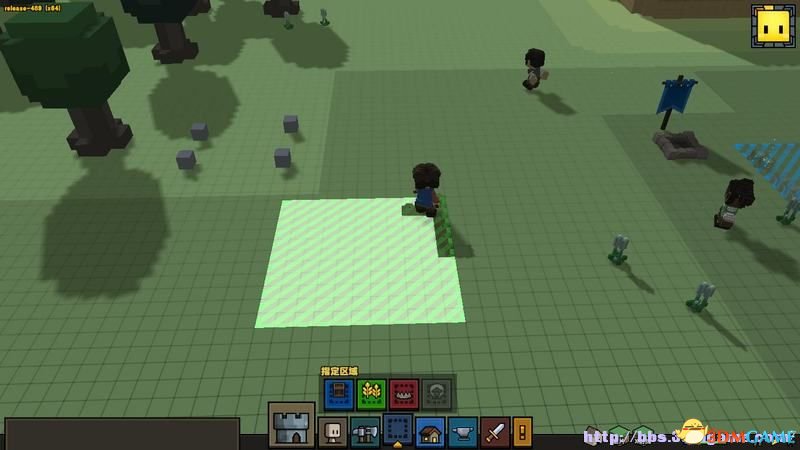Choose the red trapping grounds zone option
The height and width of the screenshot is (450, 800).
pyautogui.click(x=404, y=391)
